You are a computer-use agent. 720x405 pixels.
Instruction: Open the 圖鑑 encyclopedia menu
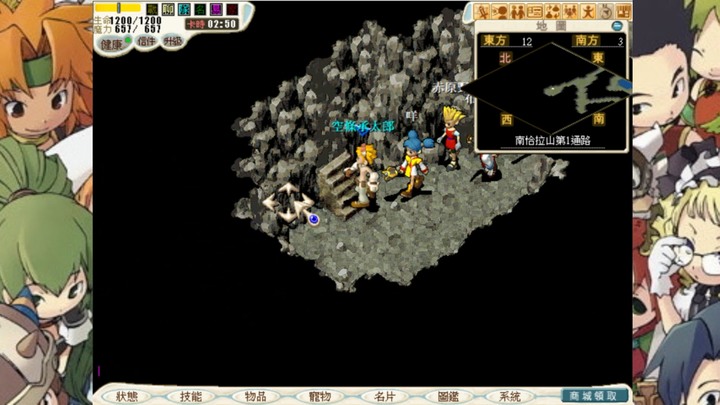coord(447,396)
